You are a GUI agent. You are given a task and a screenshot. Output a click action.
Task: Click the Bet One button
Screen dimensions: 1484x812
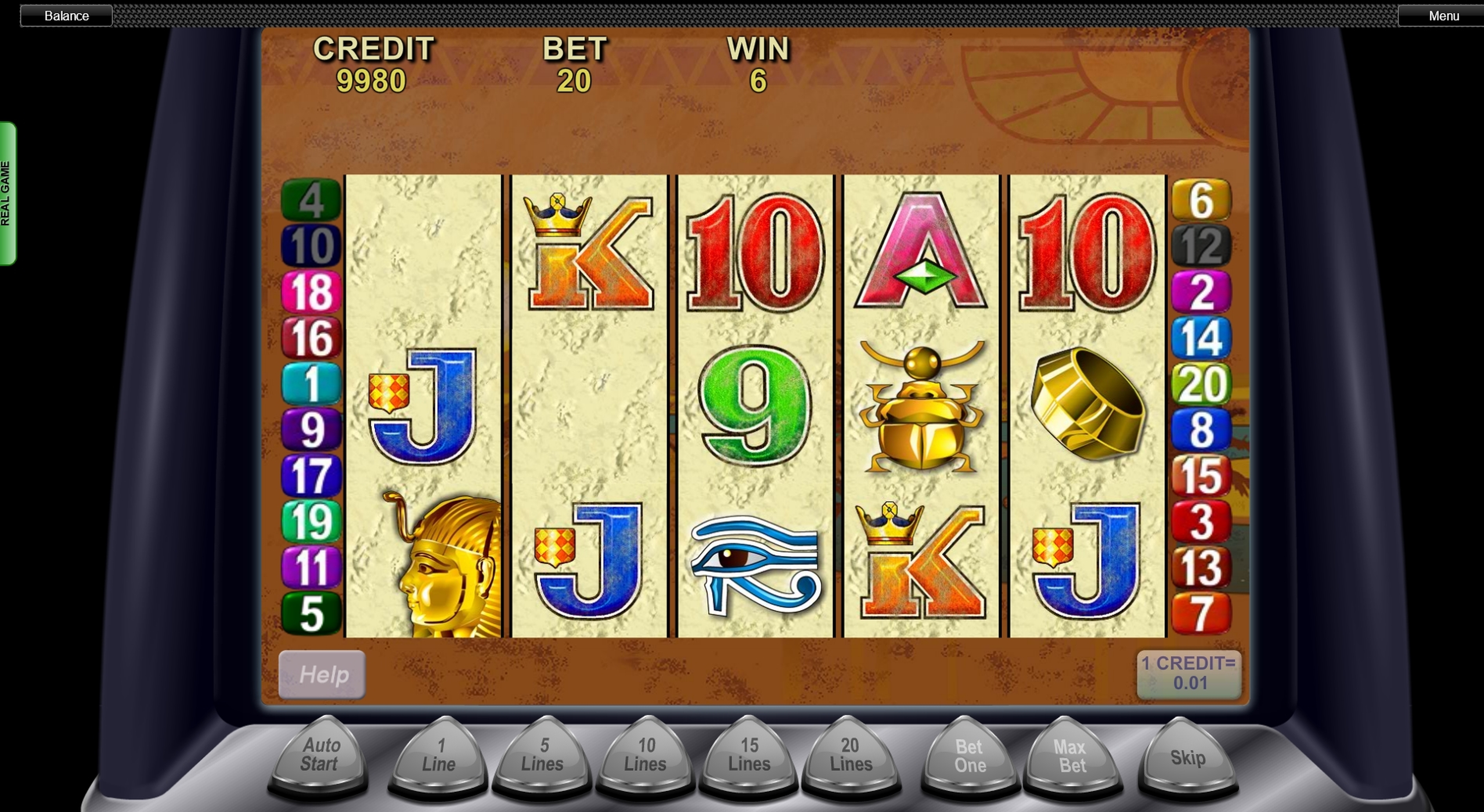click(x=970, y=757)
